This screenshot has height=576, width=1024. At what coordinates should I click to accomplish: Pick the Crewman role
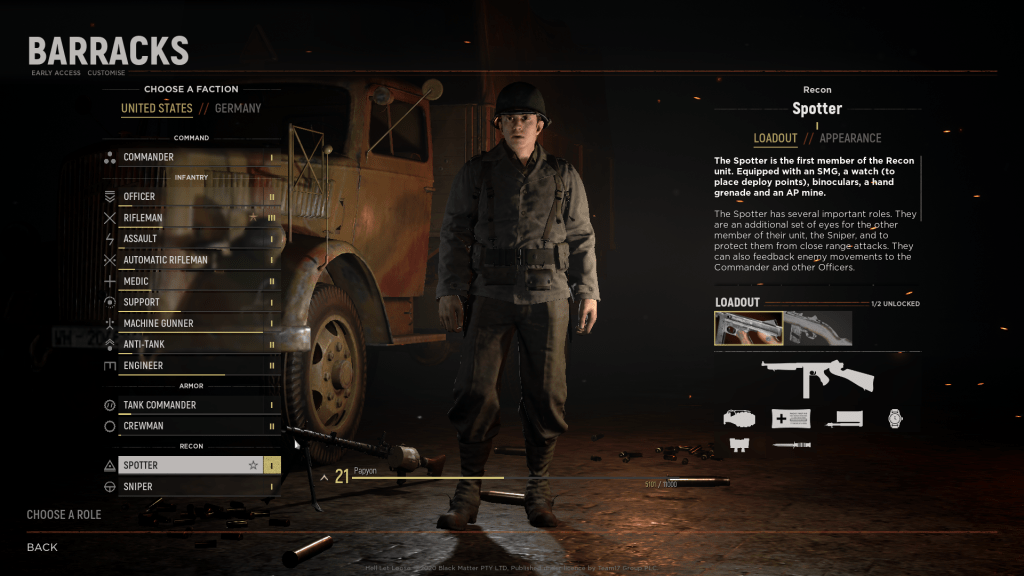point(190,426)
